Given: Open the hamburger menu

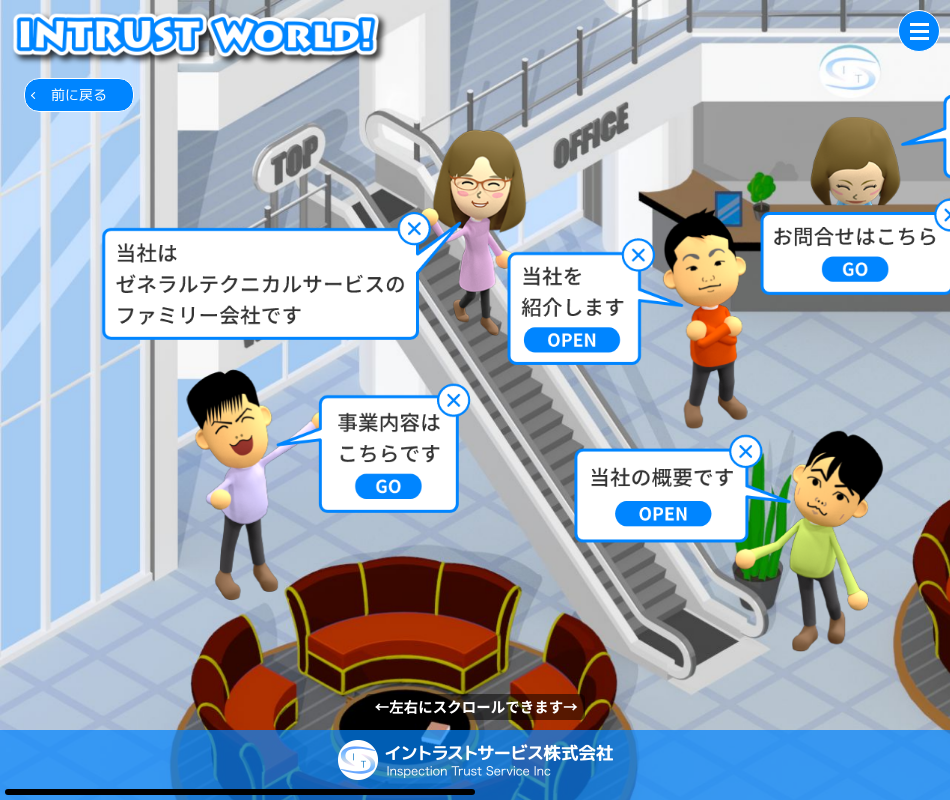Looking at the screenshot, I should click(918, 31).
